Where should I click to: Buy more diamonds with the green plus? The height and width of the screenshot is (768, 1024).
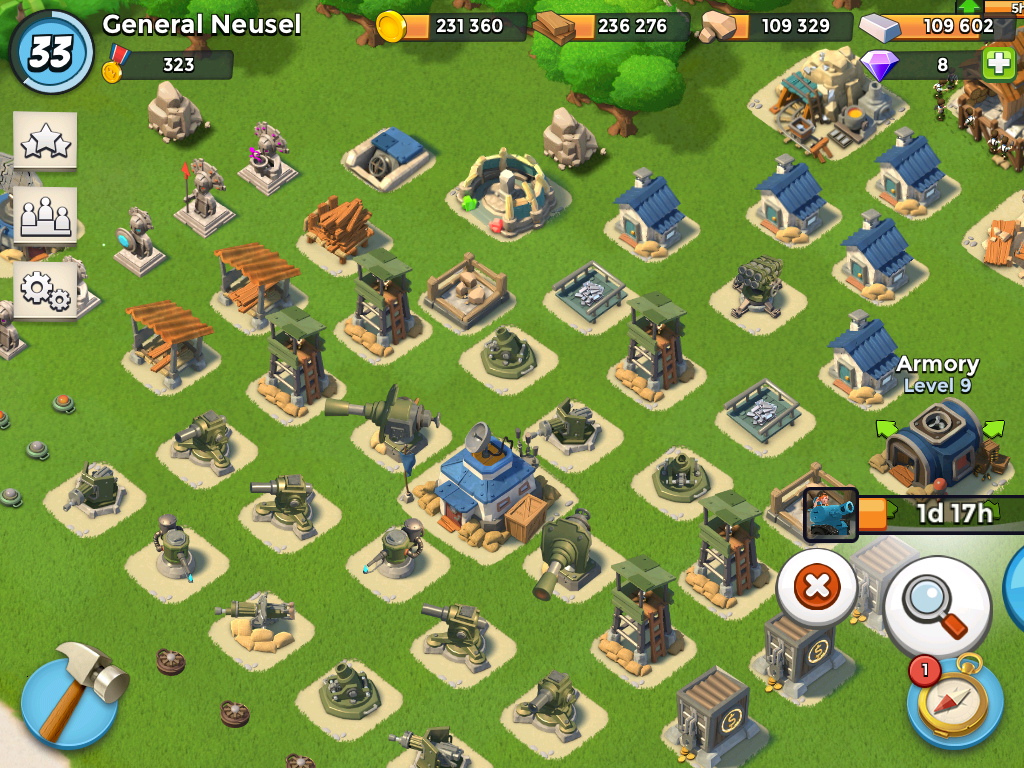[998, 65]
